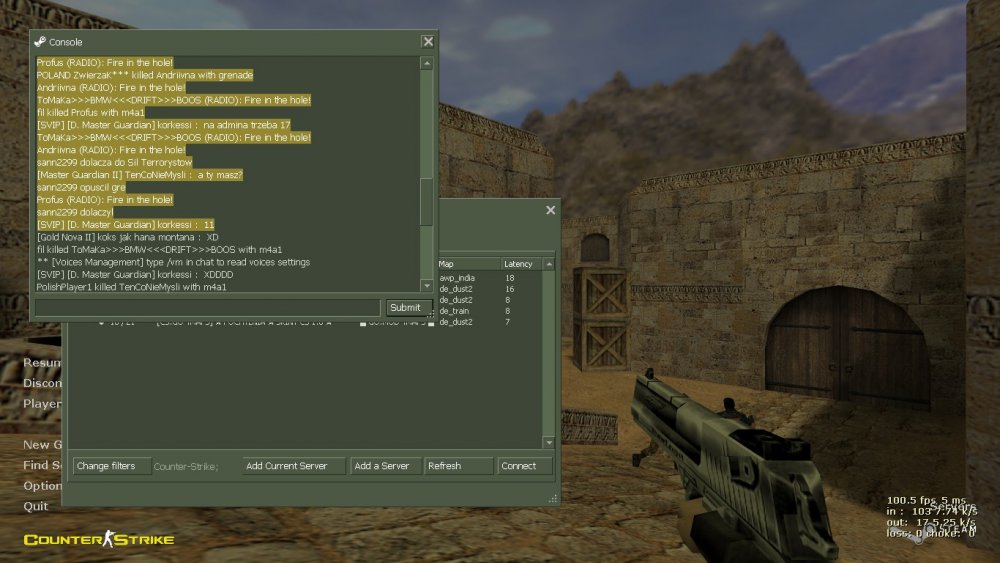The width and height of the screenshot is (1000, 563).
Task: Start a New Game from the menu
Action: pyautogui.click(x=38, y=445)
